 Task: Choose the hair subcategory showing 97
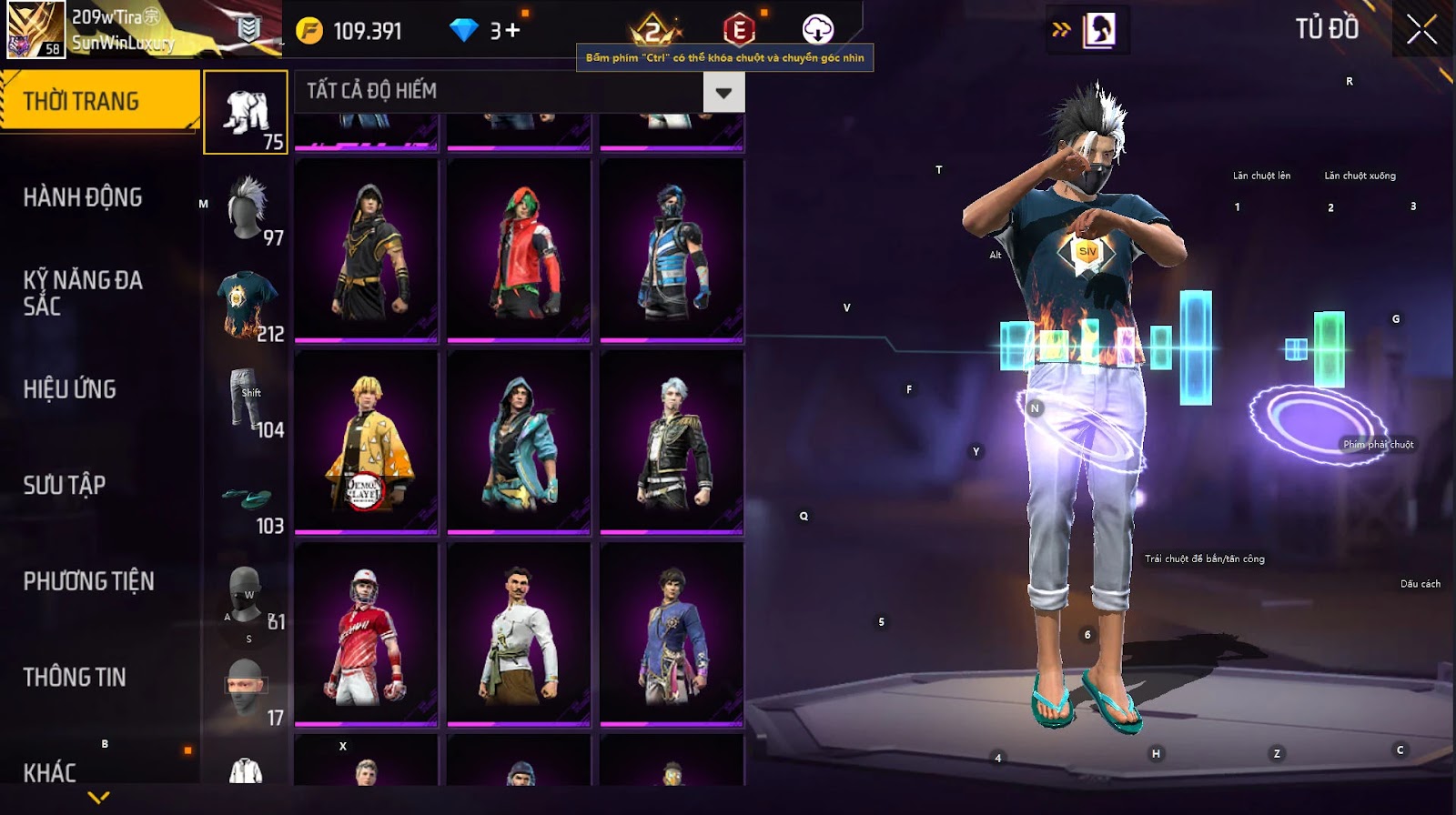tap(248, 208)
